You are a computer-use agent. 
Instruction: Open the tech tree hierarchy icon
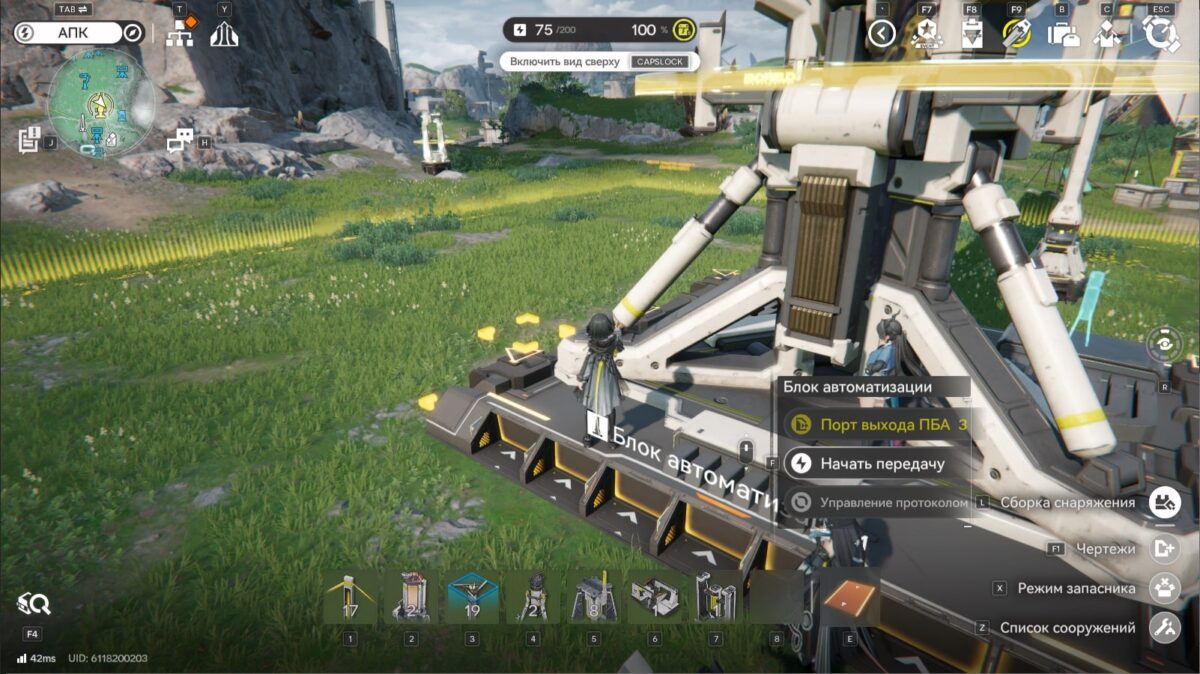click(x=181, y=33)
